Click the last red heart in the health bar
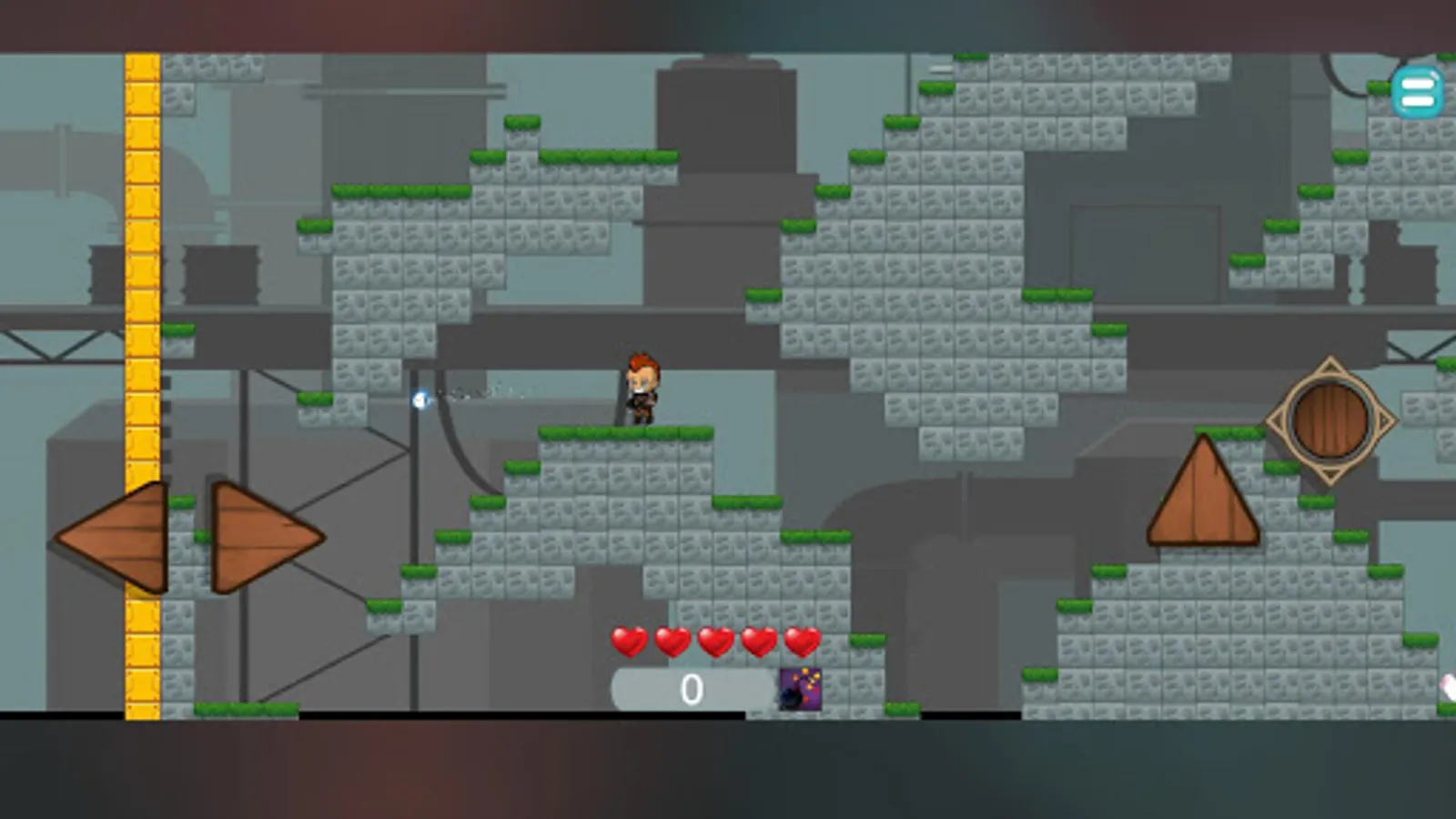This screenshot has width=1456, height=819. coord(800,642)
